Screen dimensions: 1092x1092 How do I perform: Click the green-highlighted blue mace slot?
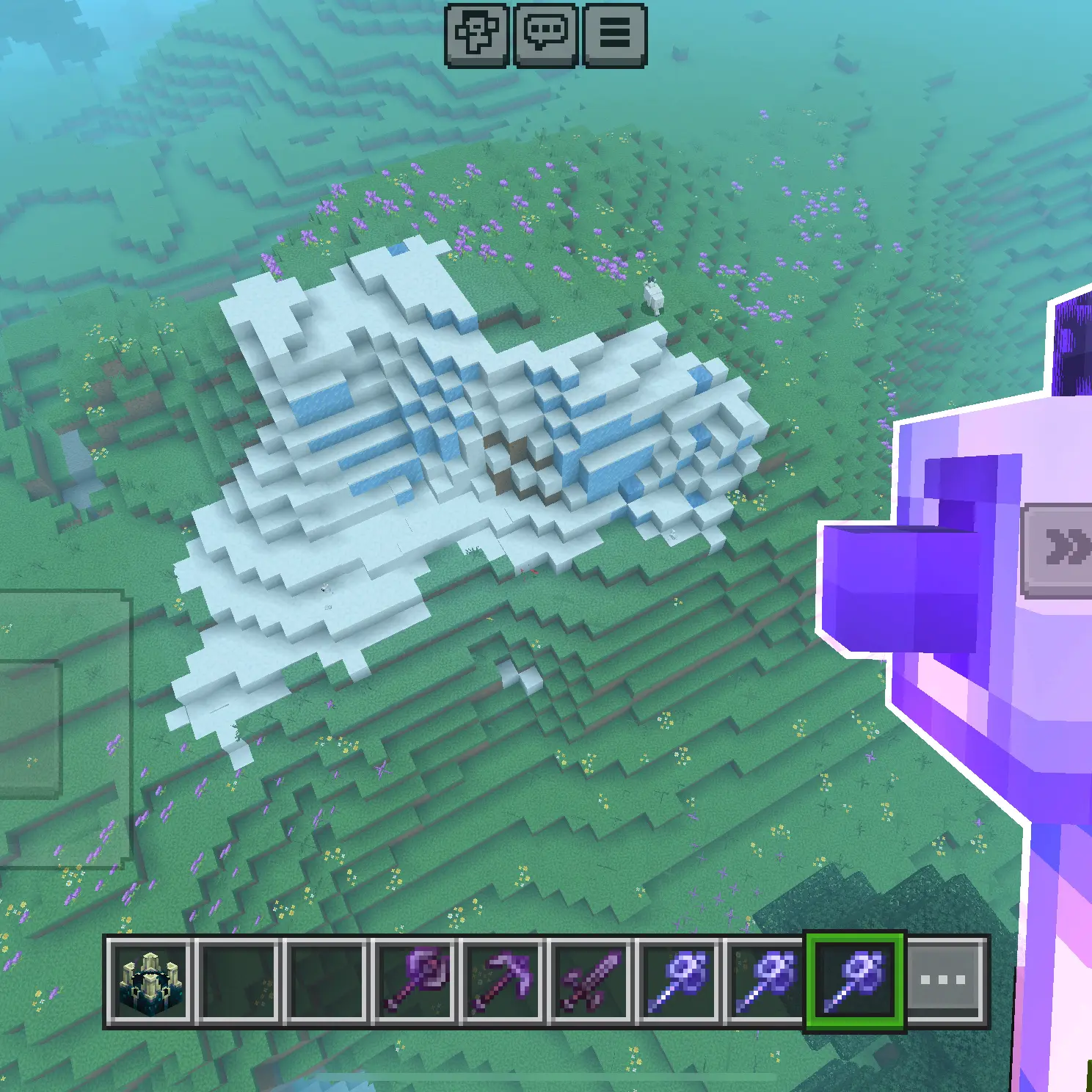click(x=855, y=980)
